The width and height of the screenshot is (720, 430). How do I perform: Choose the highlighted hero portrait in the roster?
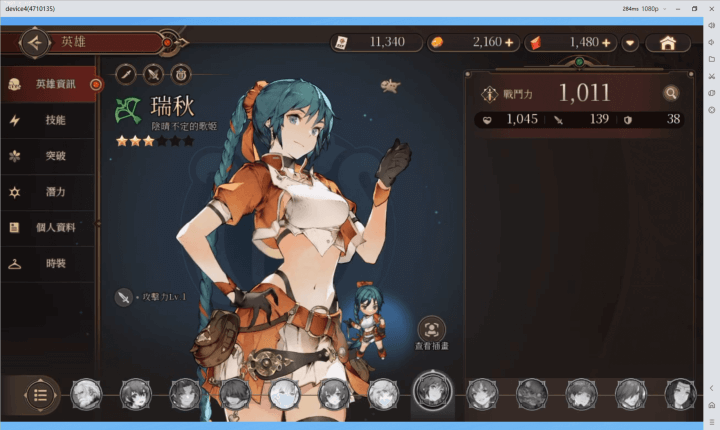tap(432, 392)
